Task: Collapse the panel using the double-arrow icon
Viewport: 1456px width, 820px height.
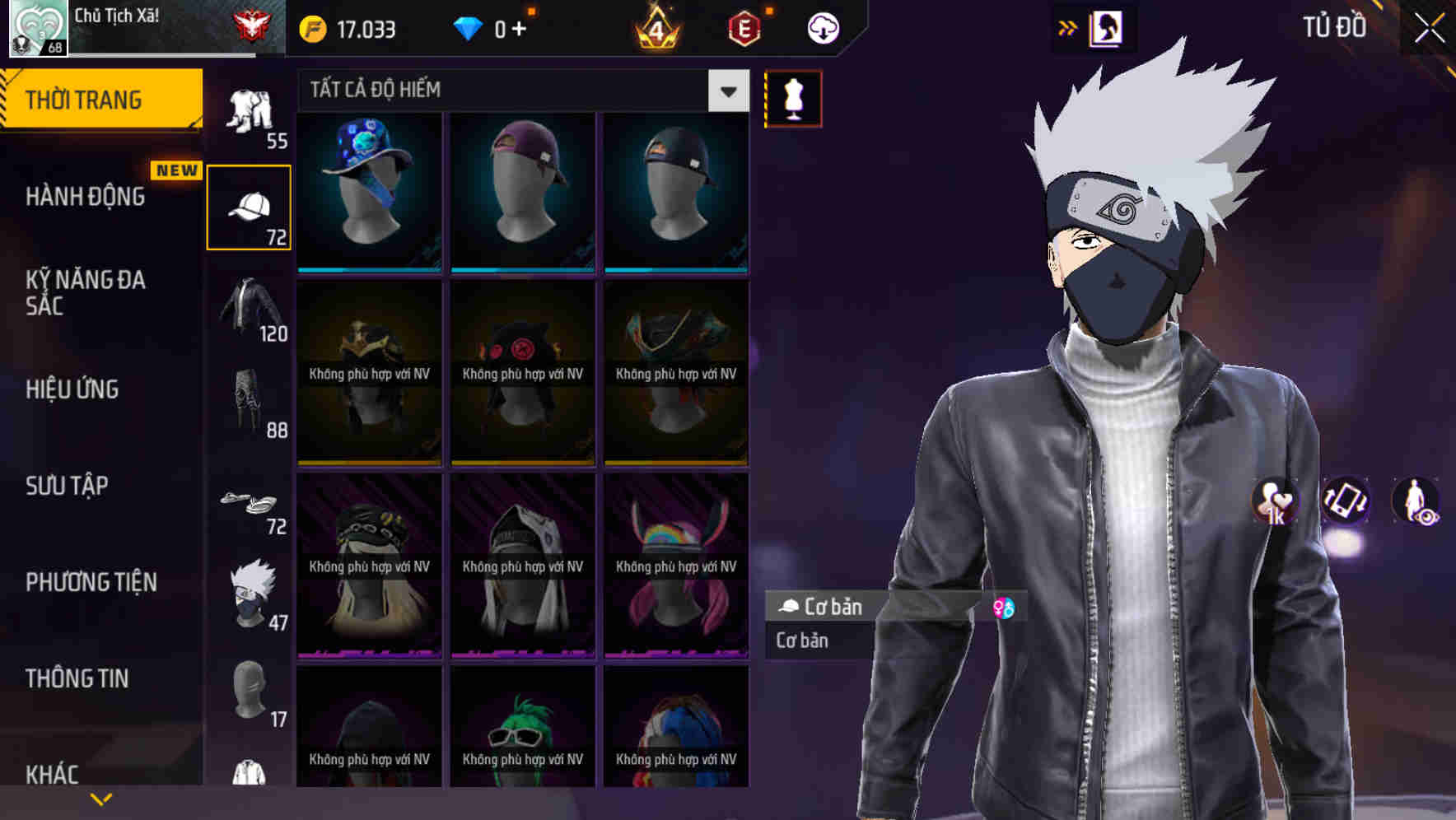Action: [1068, 26]
